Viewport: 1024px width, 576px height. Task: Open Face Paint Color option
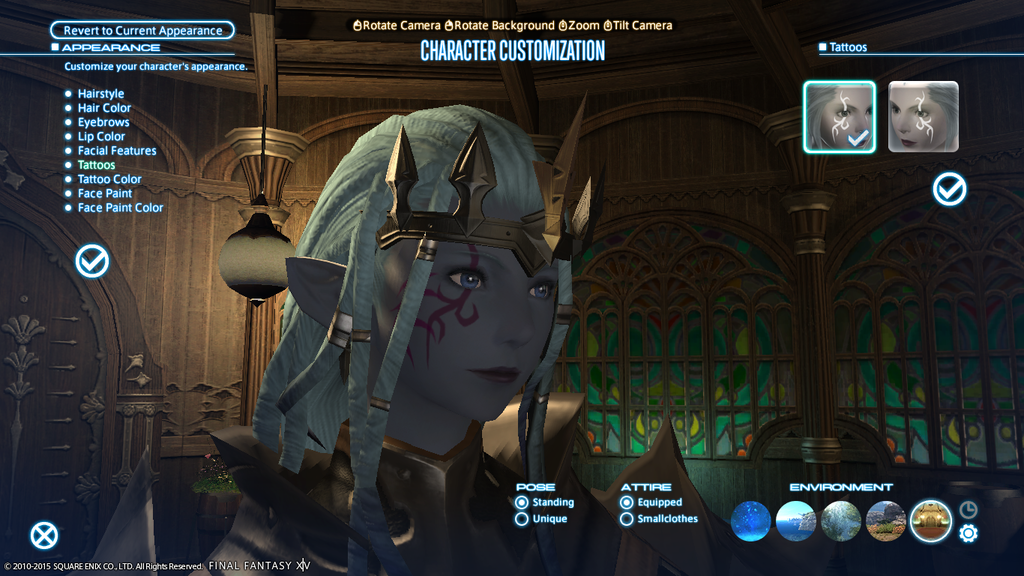coord(120,208)
